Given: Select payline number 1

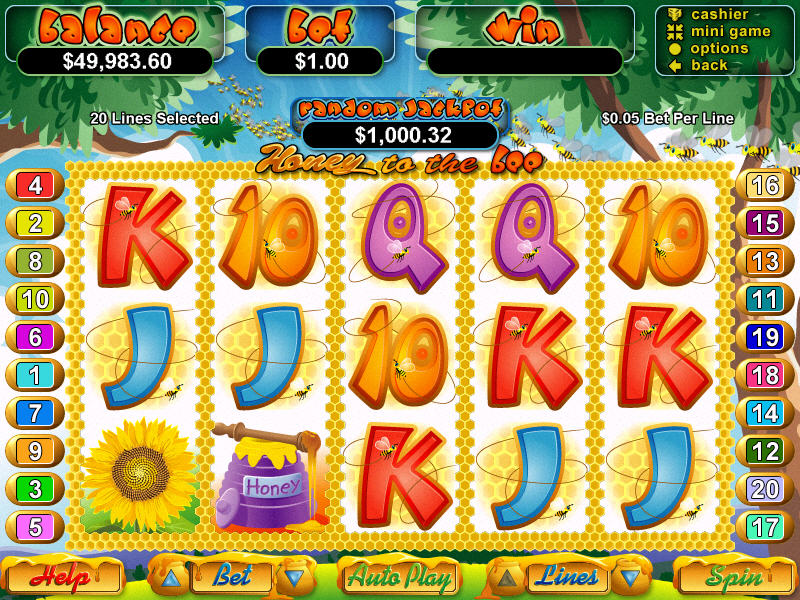Looking at the screenshot, I should (x=35, y=375).
